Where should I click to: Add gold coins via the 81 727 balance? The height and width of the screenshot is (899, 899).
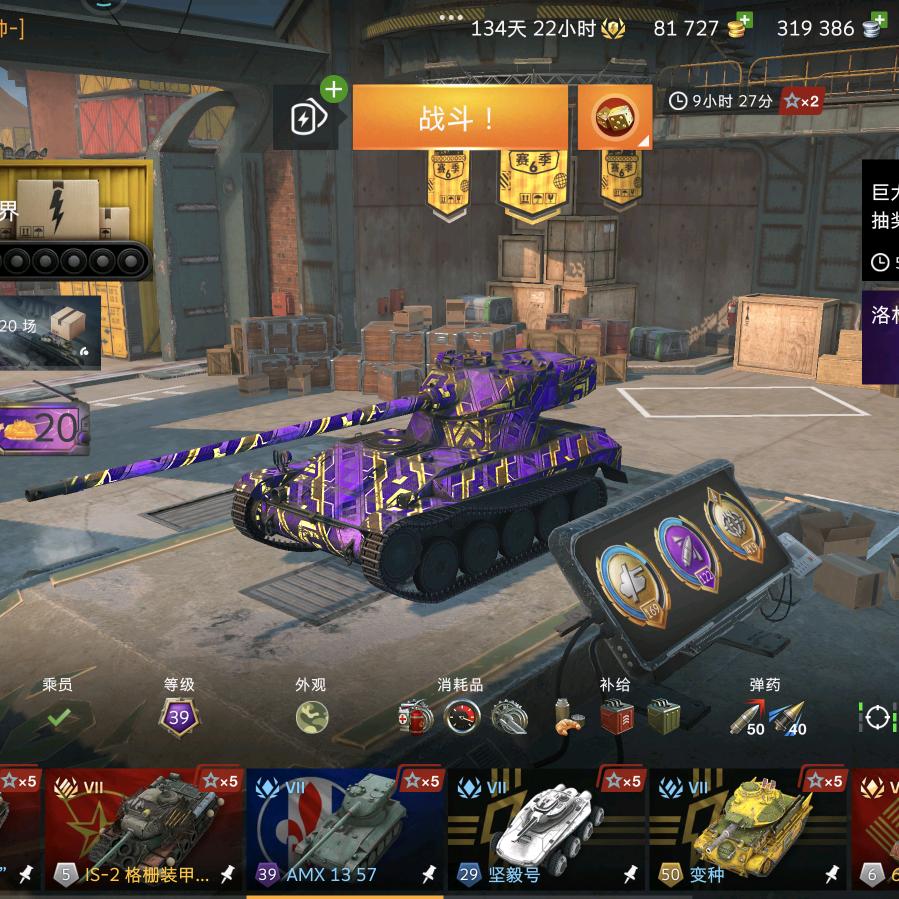(740, 27)
